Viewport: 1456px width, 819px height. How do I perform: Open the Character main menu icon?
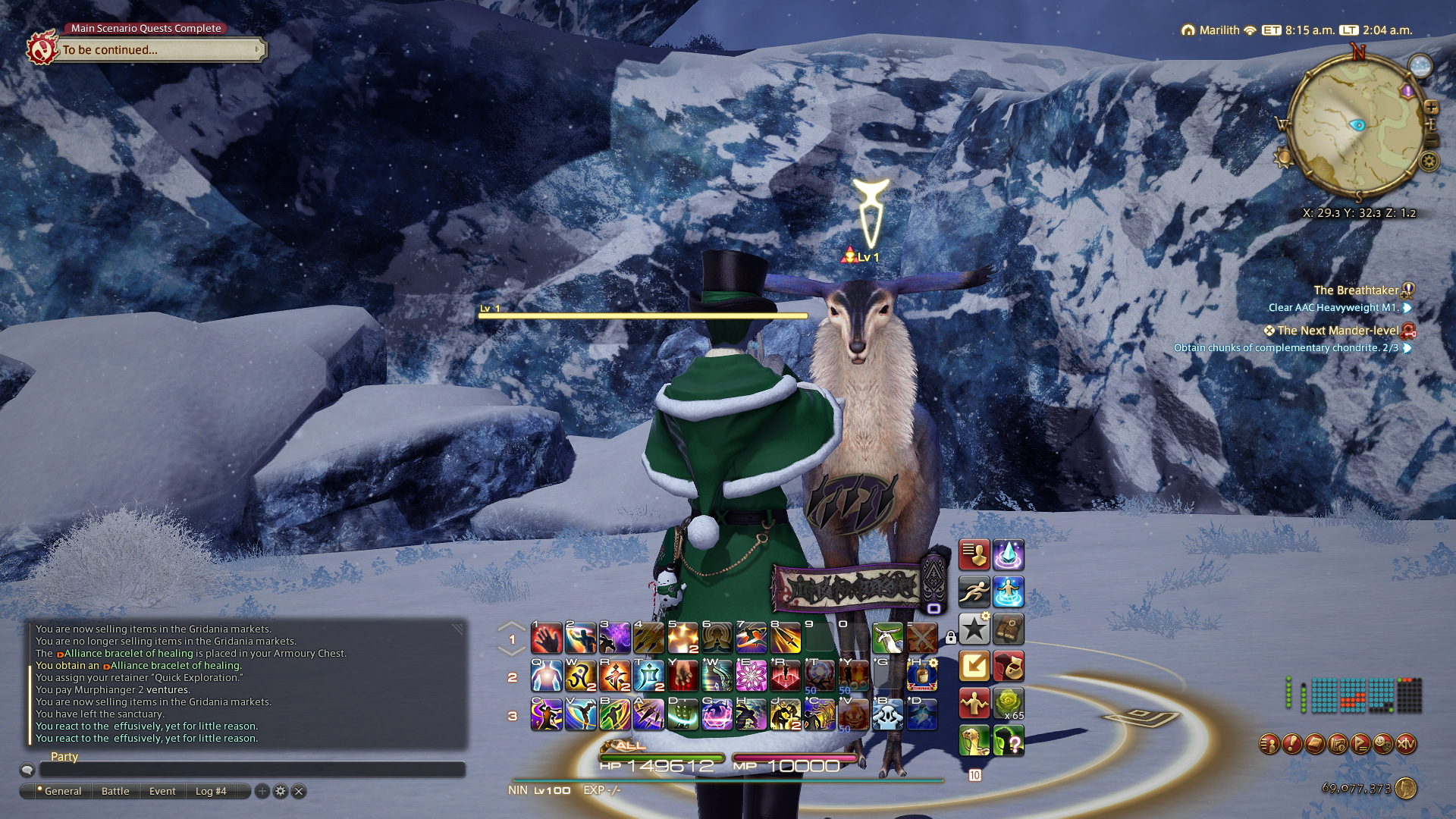(x=1269, y=744)
